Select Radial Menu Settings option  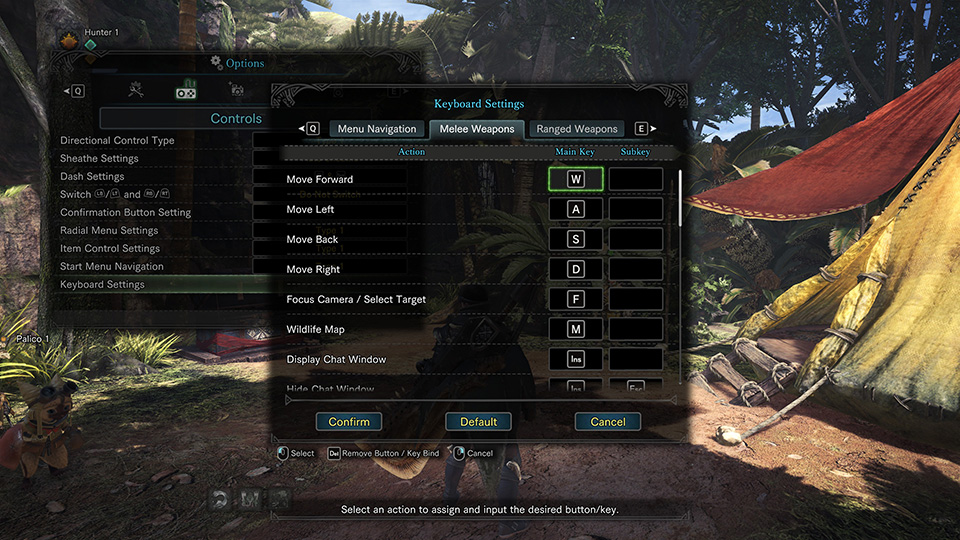[109, 231]
